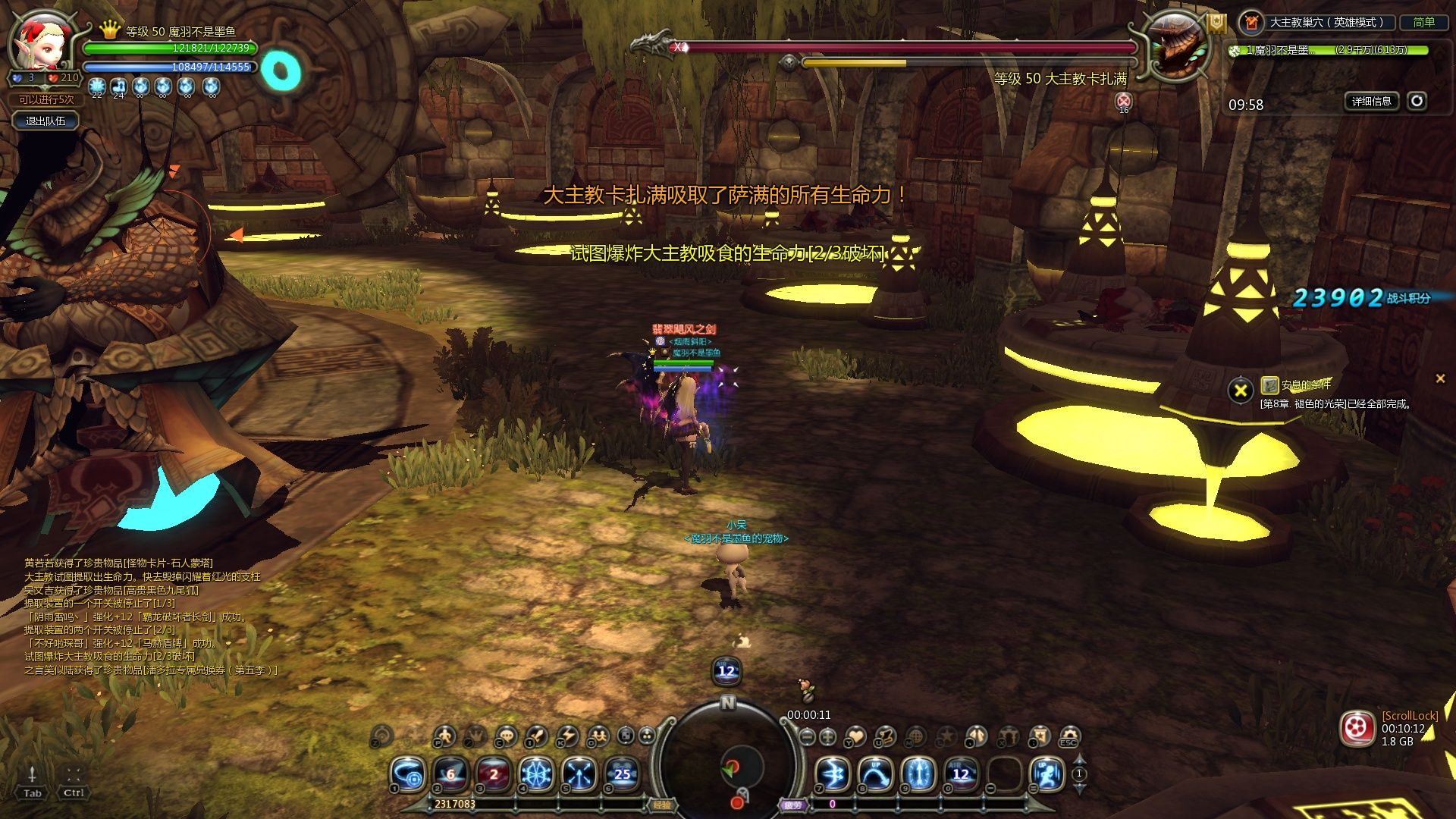Activate the wheel-shaped skill in slot 4

[536, 774]
